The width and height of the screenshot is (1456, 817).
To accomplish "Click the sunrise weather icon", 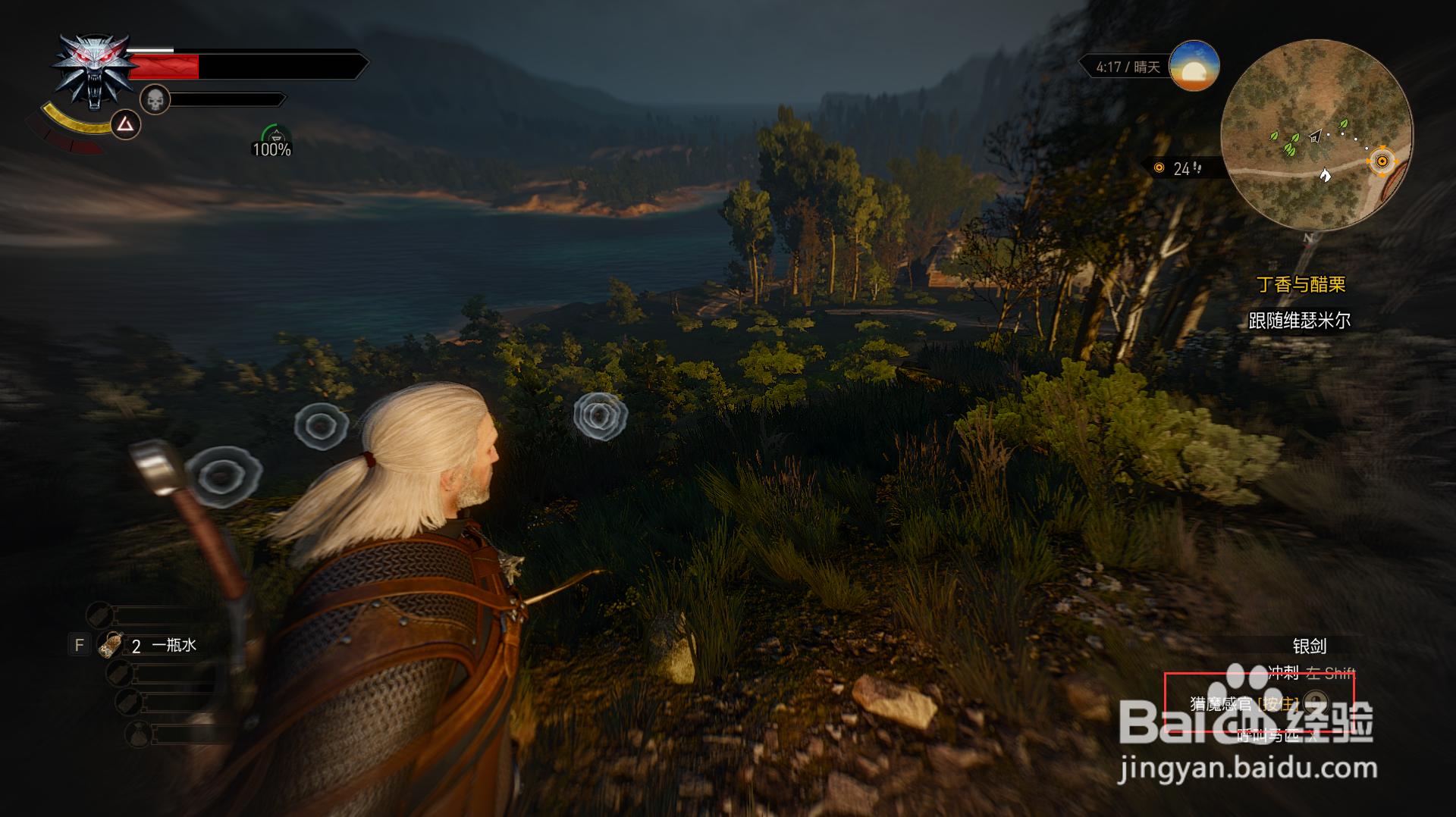I will 1194,67.
